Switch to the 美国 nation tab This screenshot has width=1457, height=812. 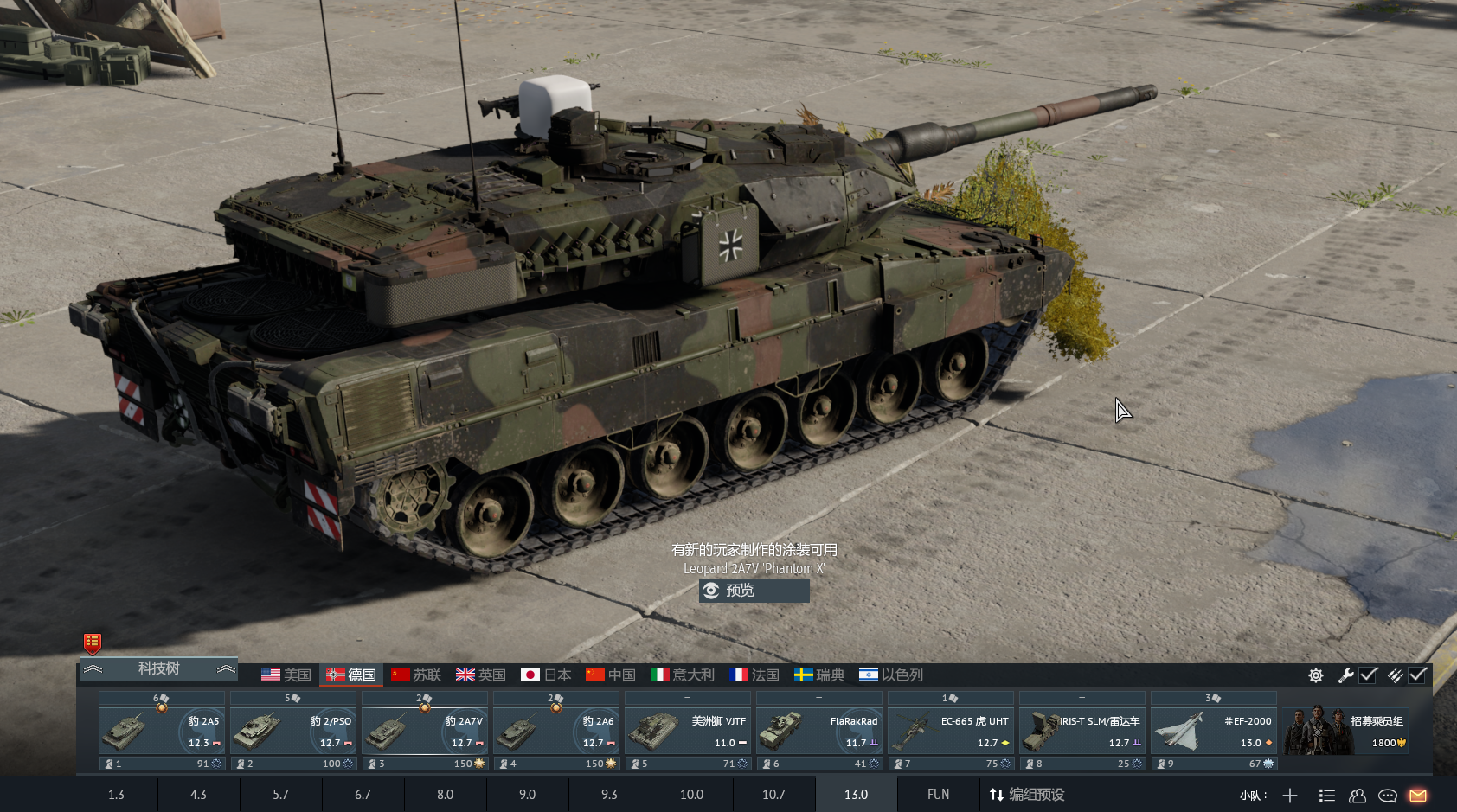286,675
